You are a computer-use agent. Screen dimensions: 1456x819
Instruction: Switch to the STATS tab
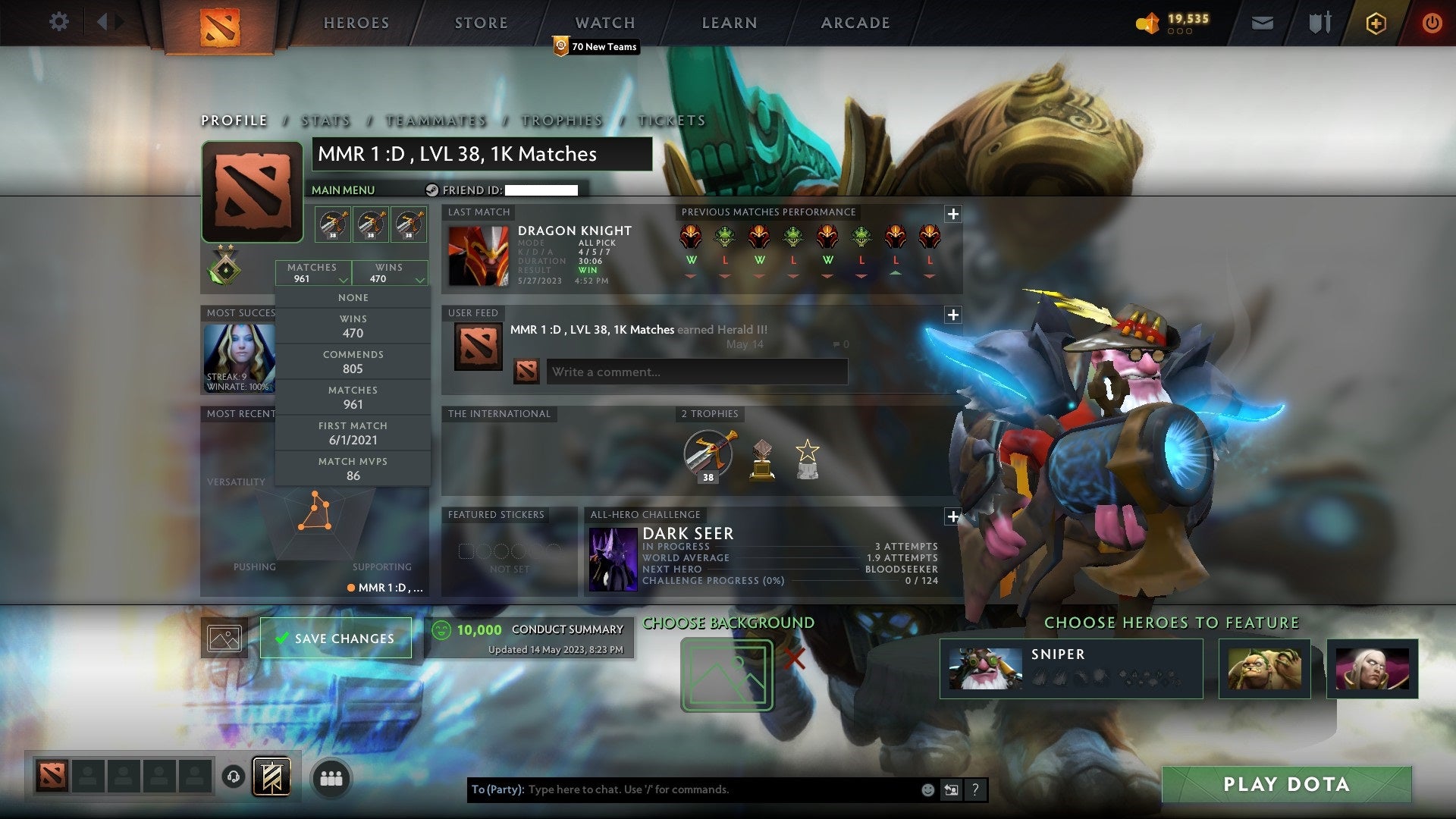pyautogui.click(x=325, y=120)
